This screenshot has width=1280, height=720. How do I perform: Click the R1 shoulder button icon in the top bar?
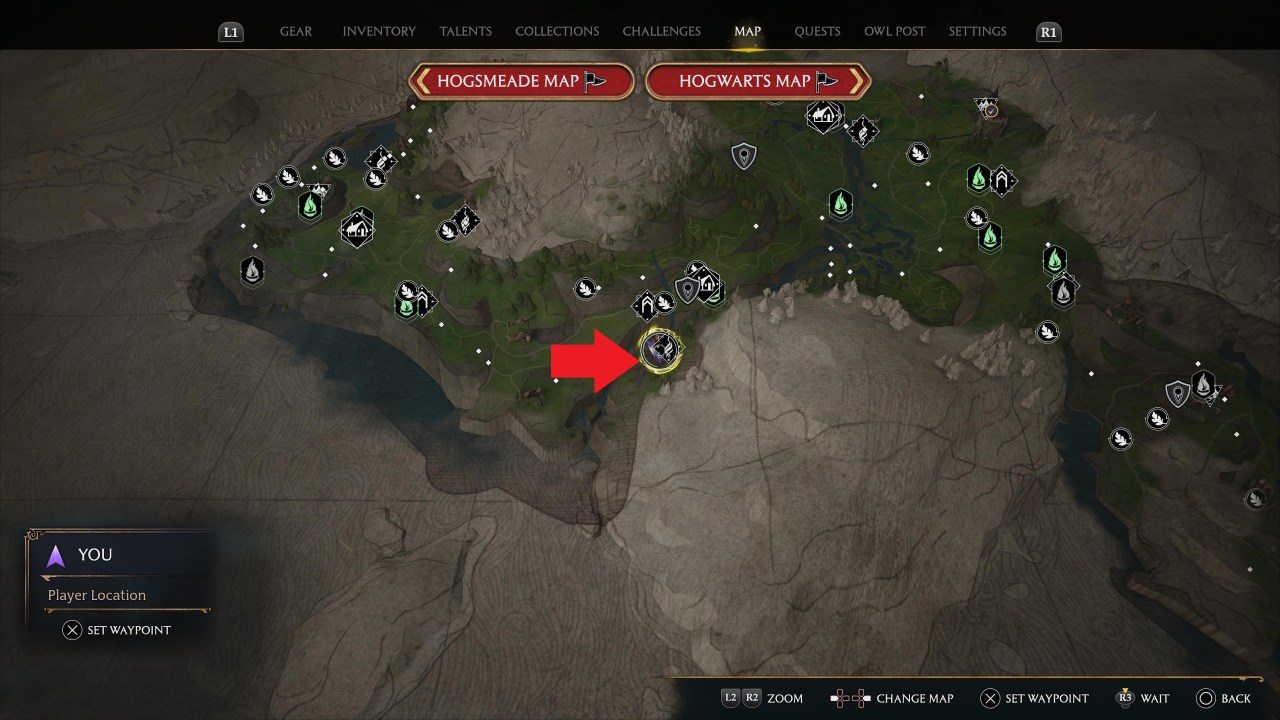[1048, 31]
